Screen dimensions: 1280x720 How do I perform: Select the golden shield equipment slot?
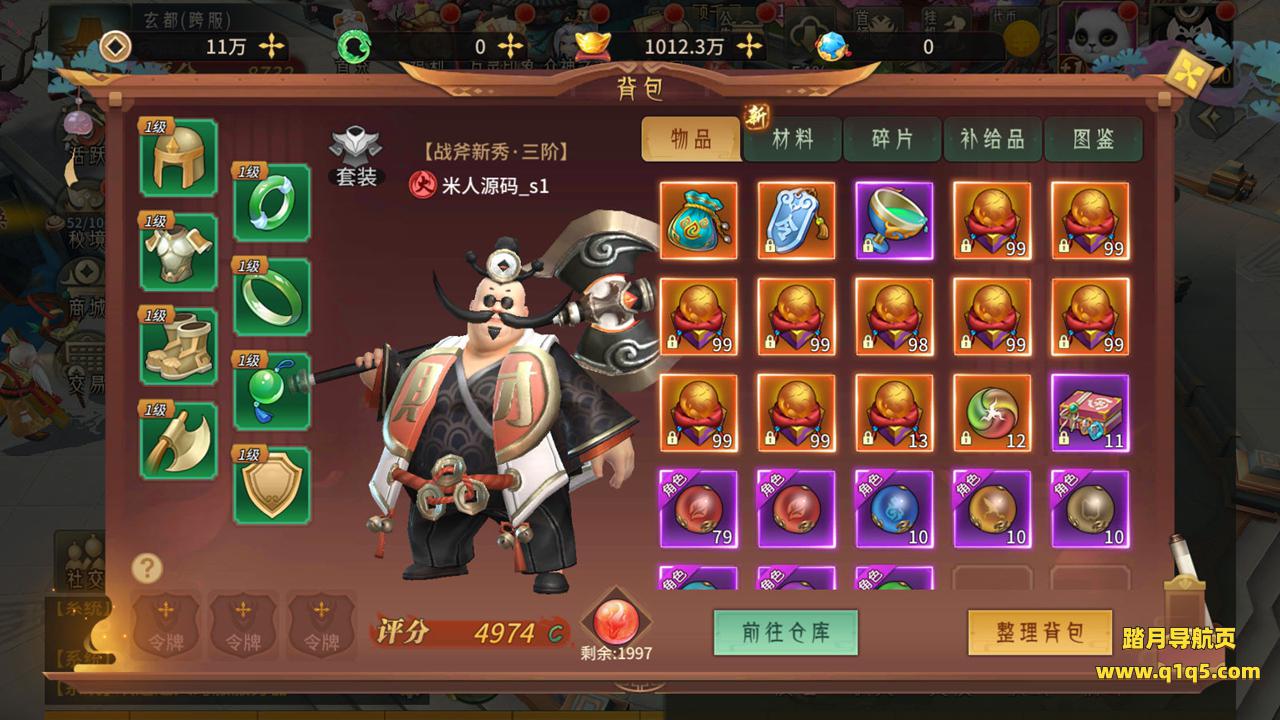click(x=271, y=485)
